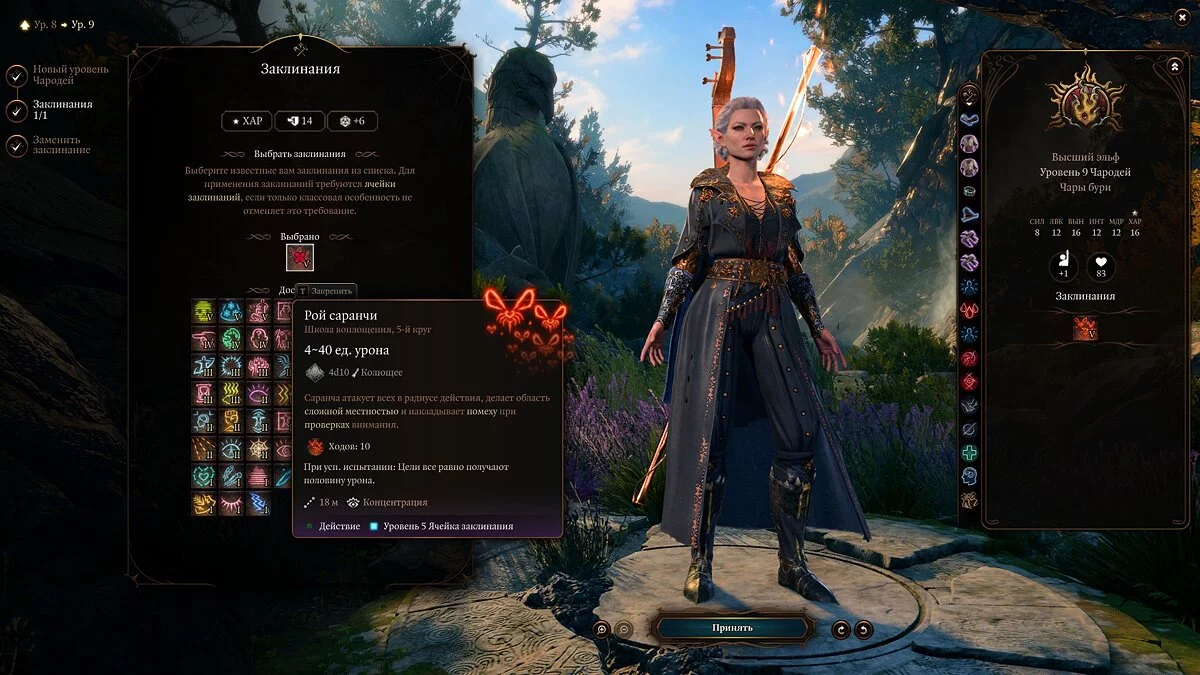Pick the green heart spell icon
The height and width of the screenshot is (675, 1200).
[x=204, y=476]
